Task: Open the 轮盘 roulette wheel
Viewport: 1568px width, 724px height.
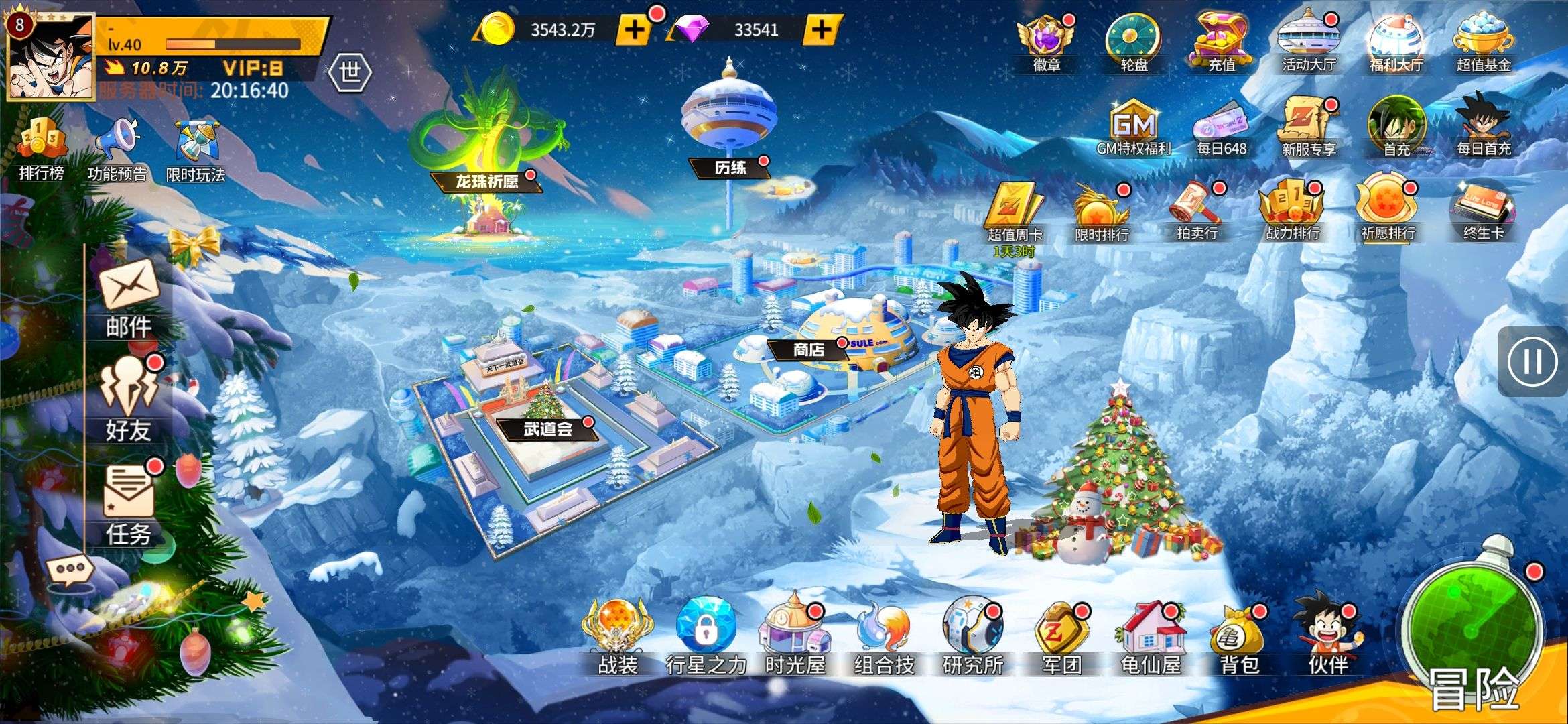Action: point(1134,42)
